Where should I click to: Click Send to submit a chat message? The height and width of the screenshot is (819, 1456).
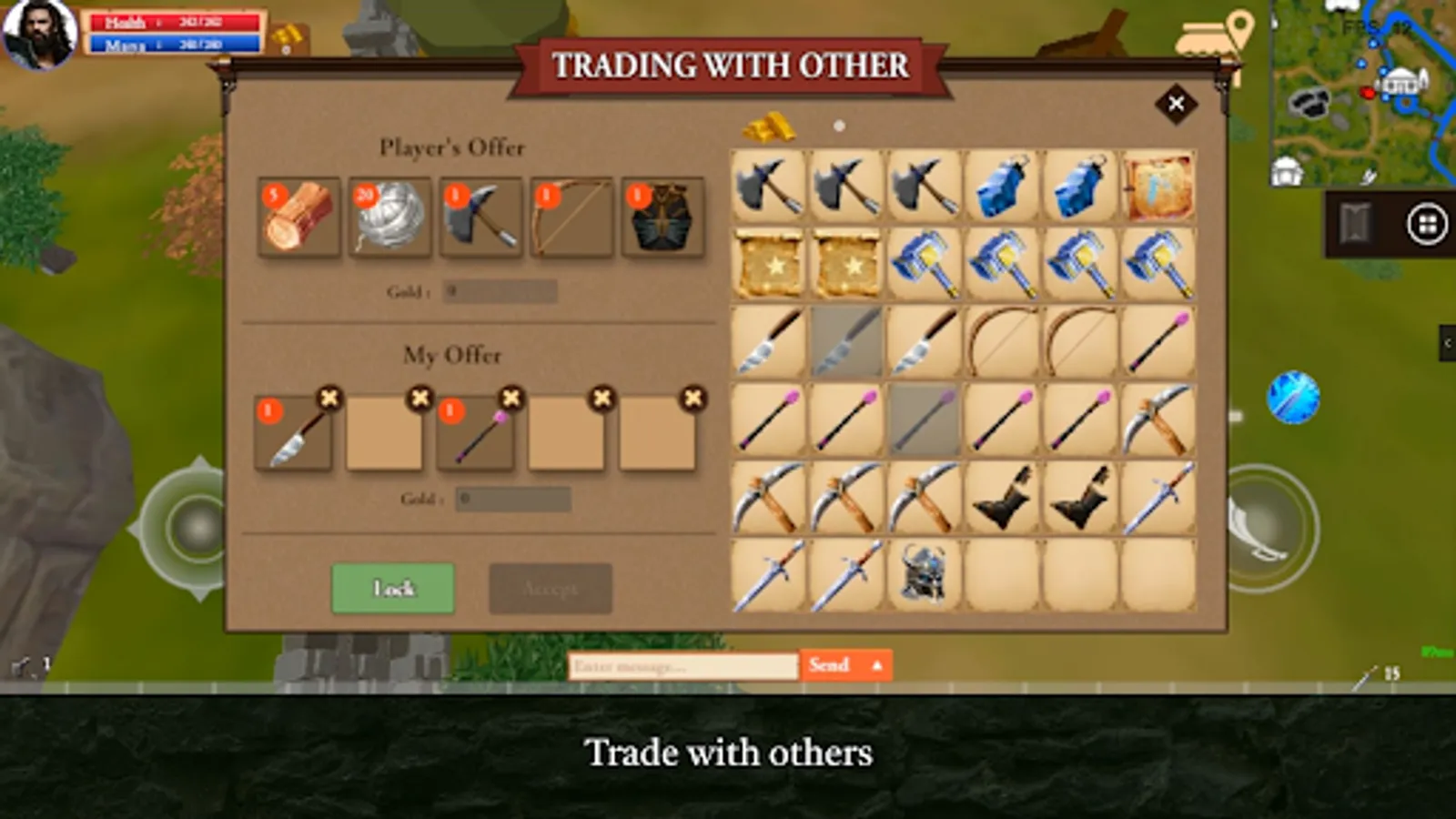(x=830, y=665)
